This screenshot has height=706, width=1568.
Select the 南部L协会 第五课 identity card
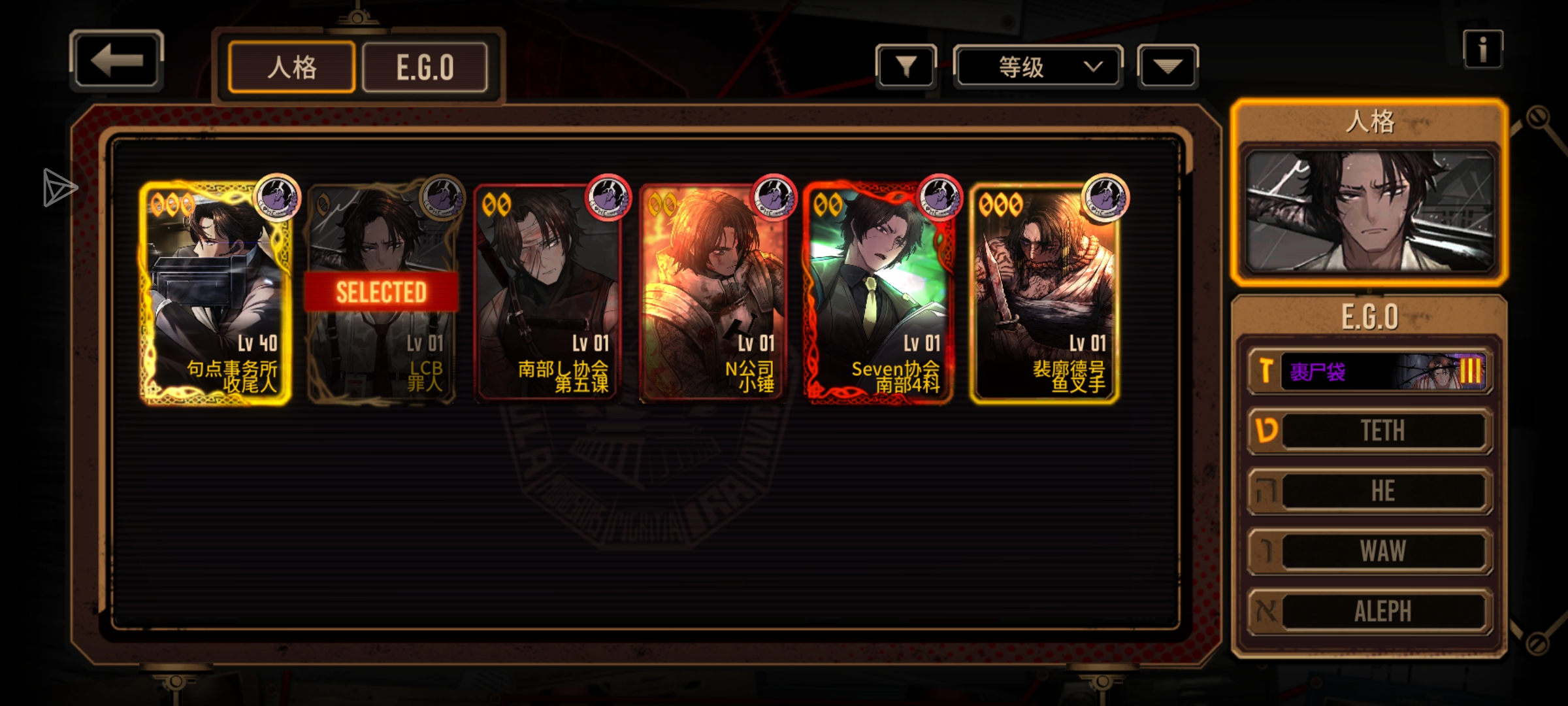coord(547,294)
